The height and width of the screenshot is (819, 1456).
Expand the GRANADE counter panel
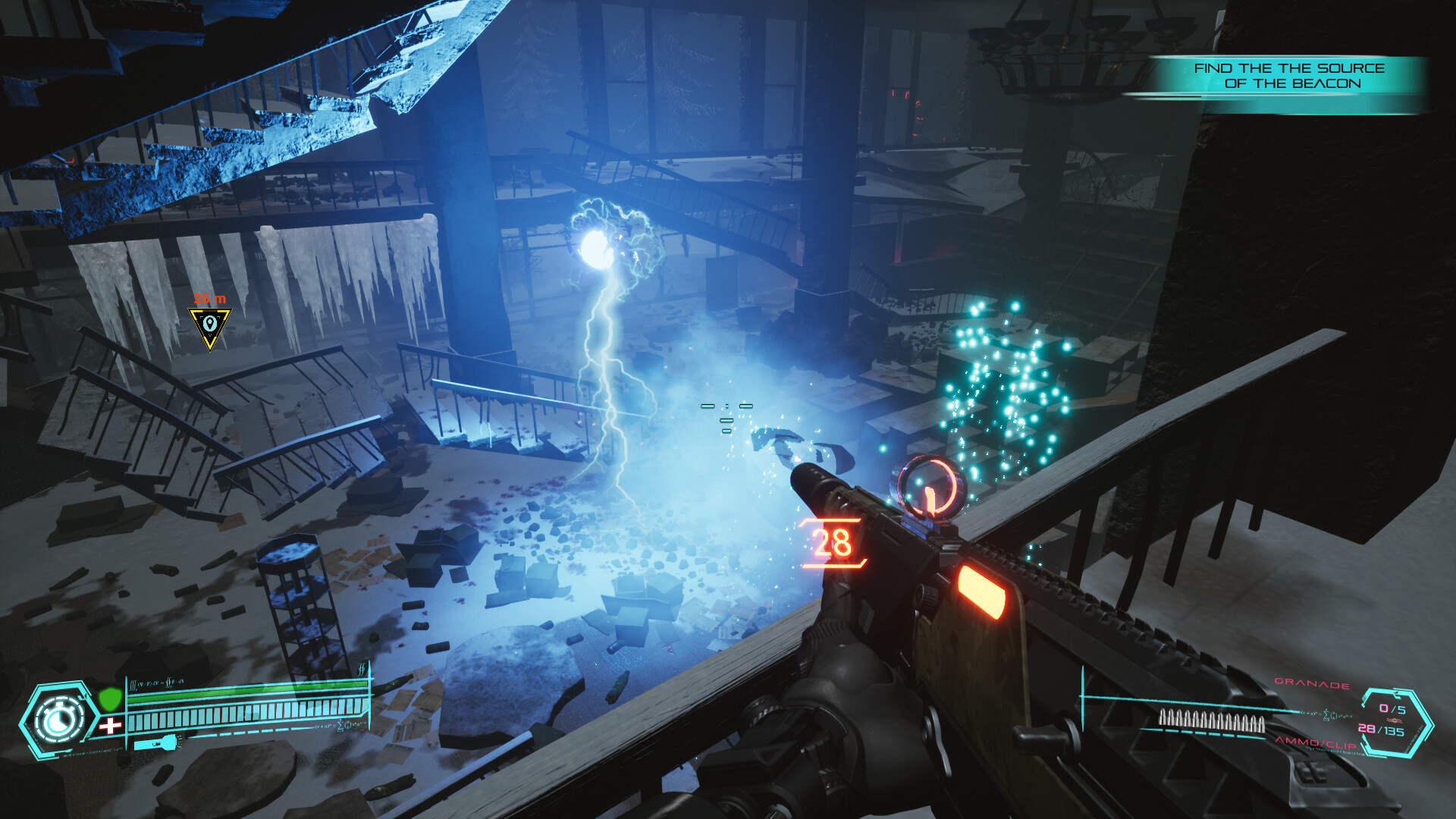[x=1311, y=683]
